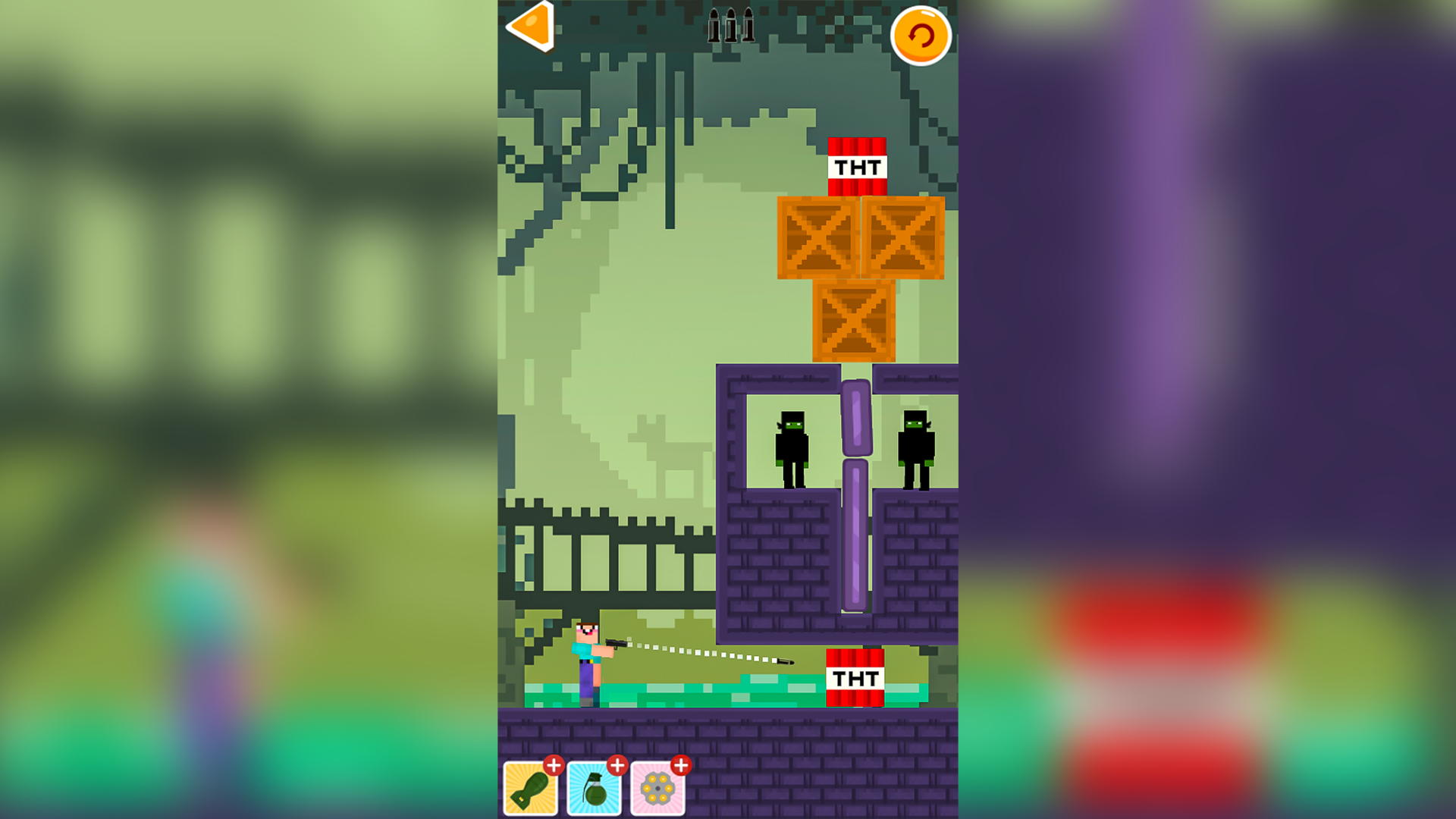Viewport: 1456px width, 819px height.
Task: Tap the orange back arrow icon
Action: click(x=529, y=25)
